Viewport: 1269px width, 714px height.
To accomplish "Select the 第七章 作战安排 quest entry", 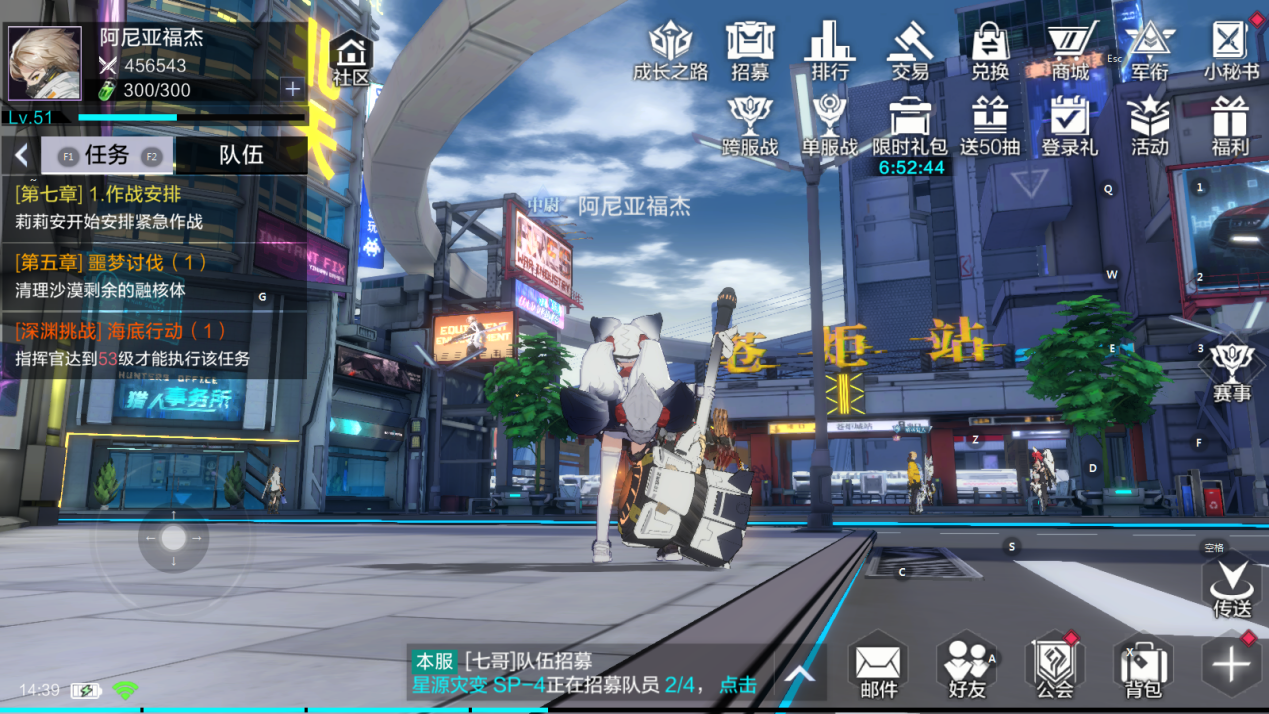I will 155,208.
